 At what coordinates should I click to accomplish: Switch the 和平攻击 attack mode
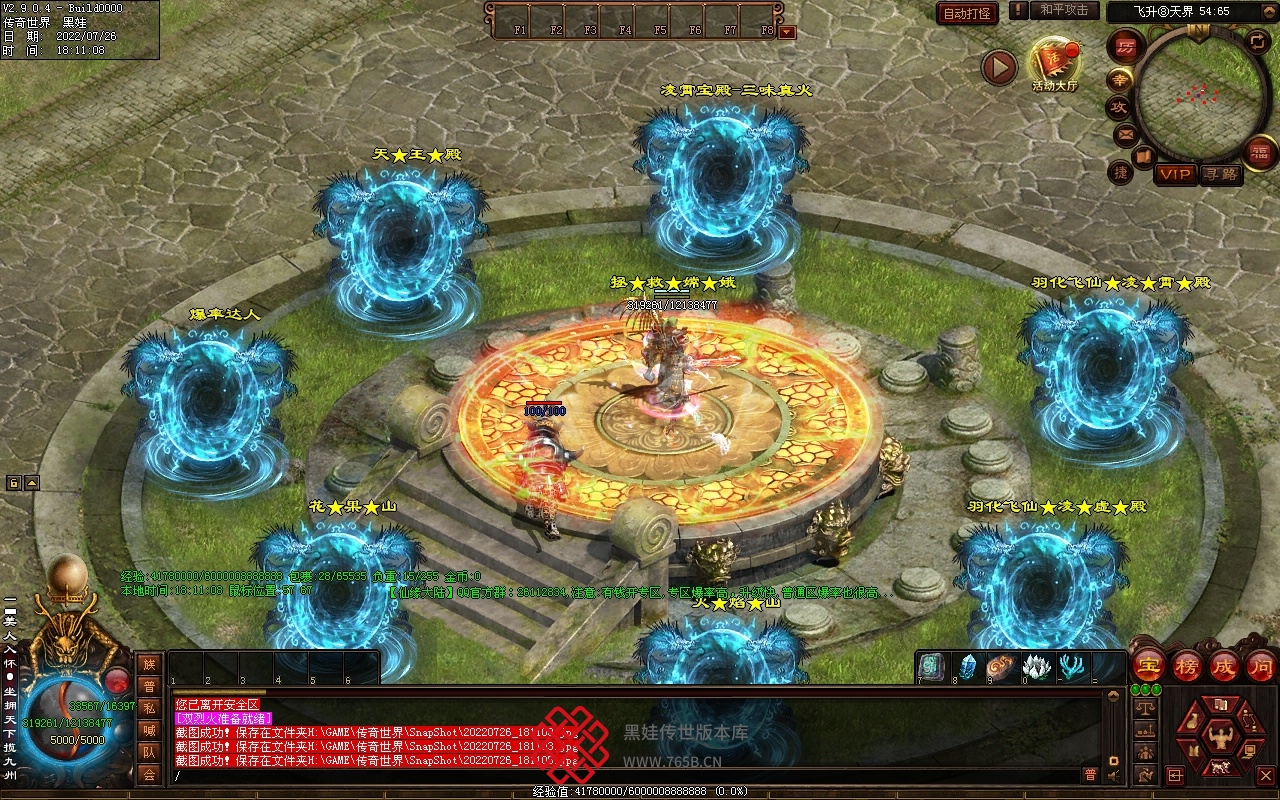click(1063, 11)
